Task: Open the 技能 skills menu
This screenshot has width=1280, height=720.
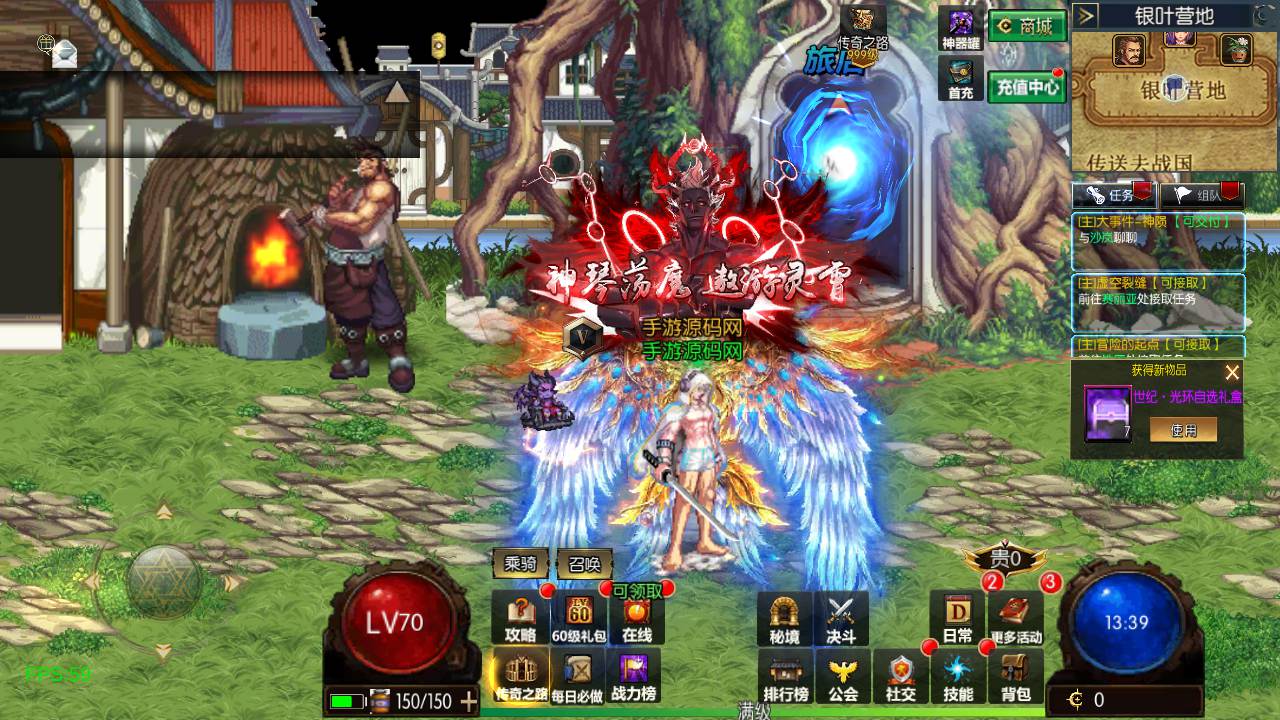Action: [958, 676]
